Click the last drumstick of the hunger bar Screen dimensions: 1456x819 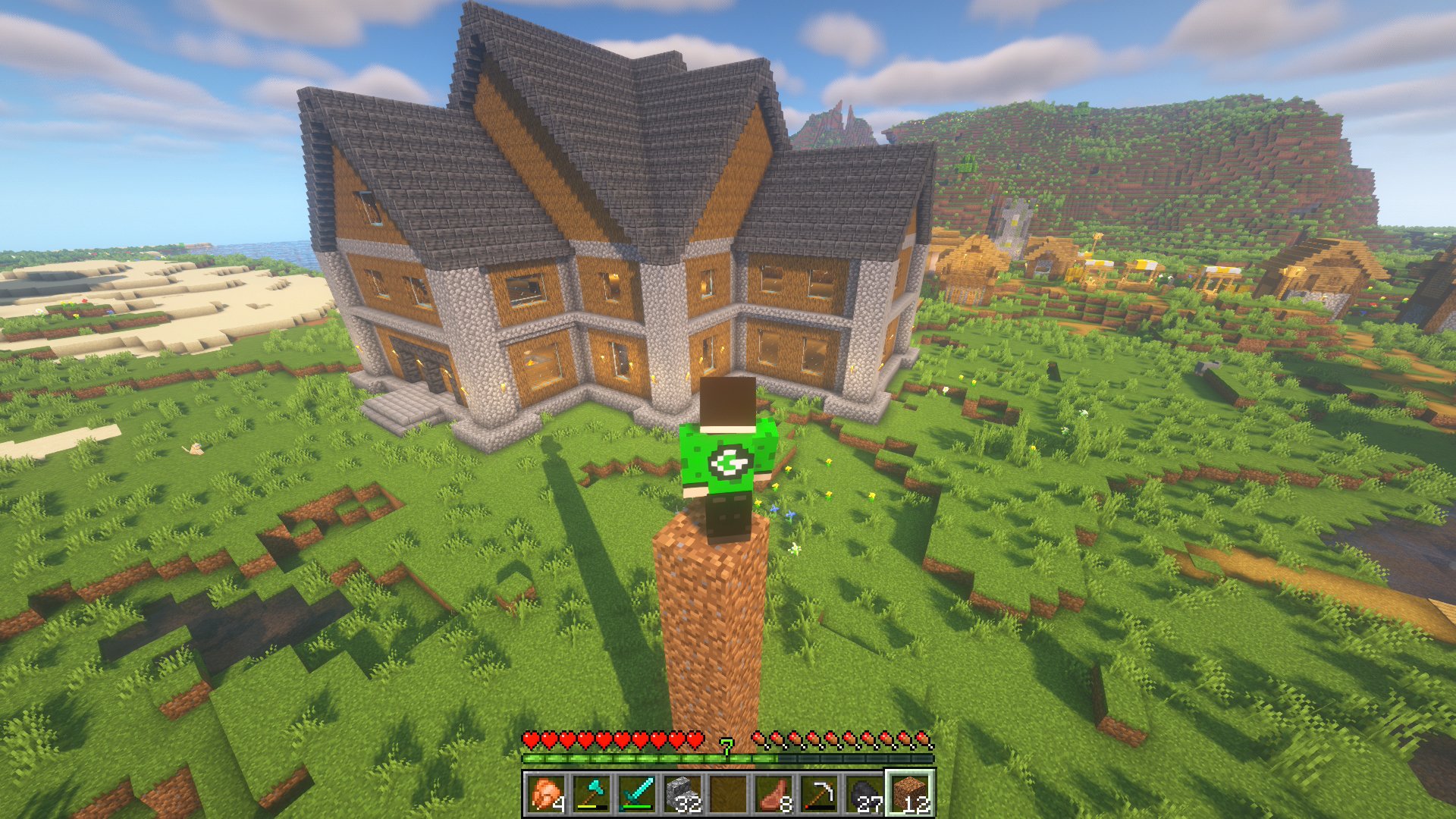coord(922,737)
